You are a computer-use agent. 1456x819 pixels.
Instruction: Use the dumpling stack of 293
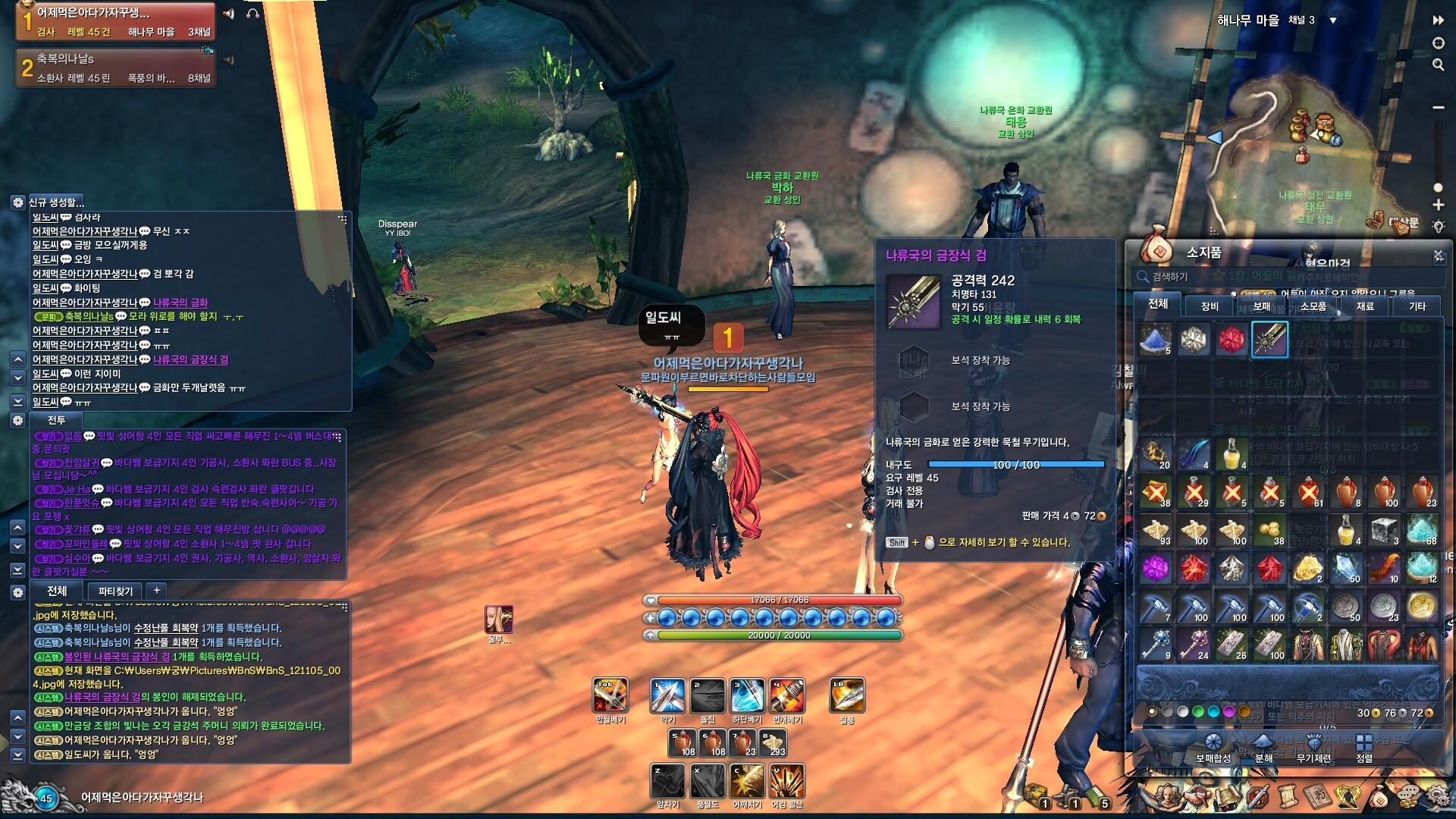[x=773, y=742]
